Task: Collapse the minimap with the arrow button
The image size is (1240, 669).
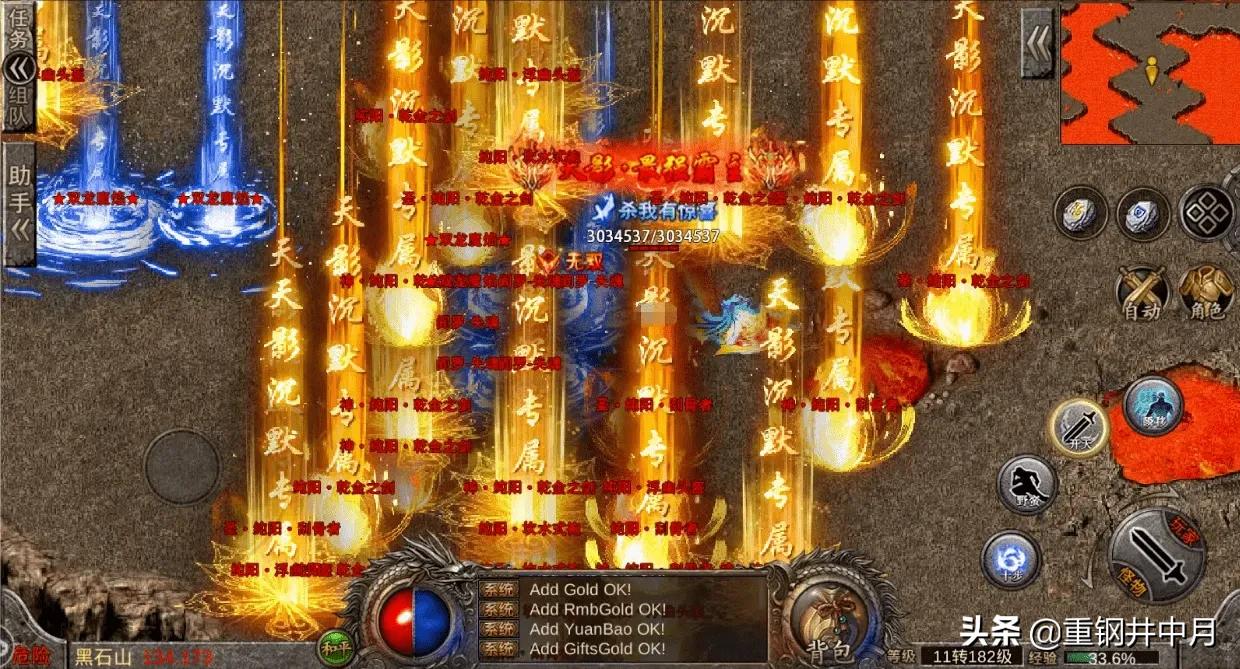Action: [1037, 44]
